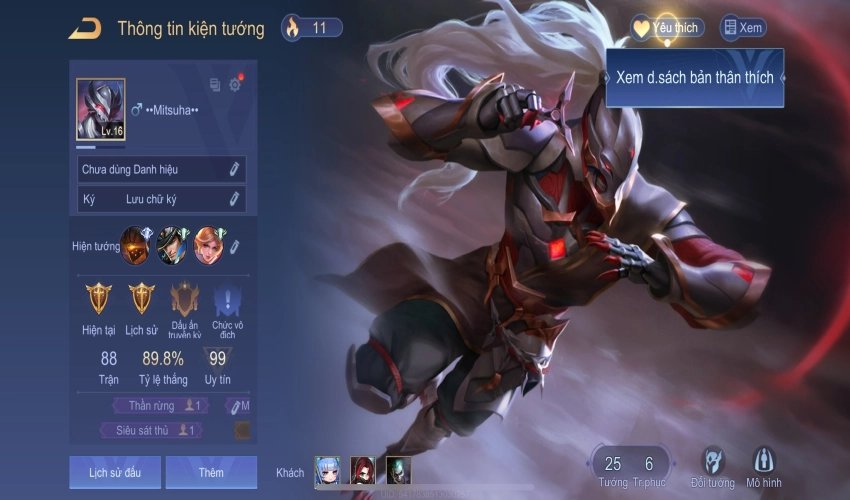Open Đổi tướng hero change
Image resolution: width=850 pixels, height=500 pixels.
[712, 466]
